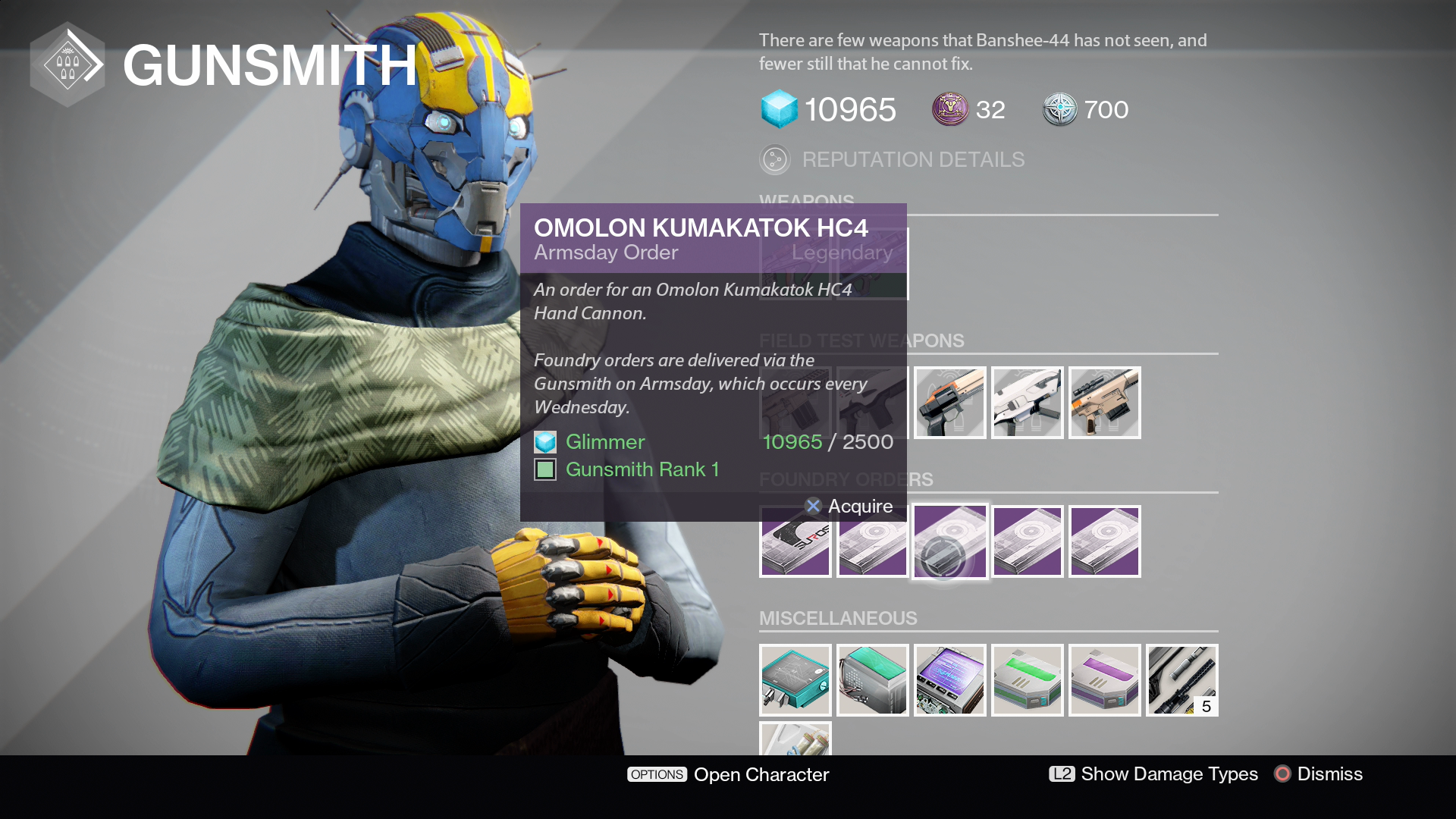Buy the green ammo synthesis crate
This screenshot has height=819, width=1456.
coord(1027,680)
